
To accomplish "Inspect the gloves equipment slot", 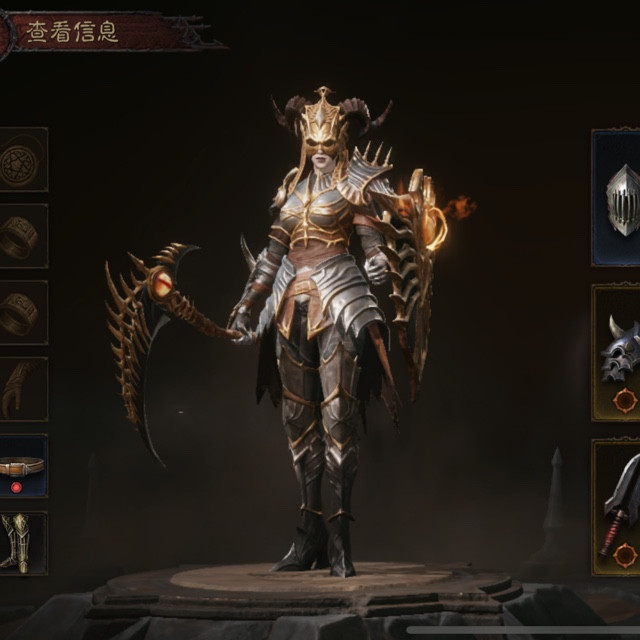I will tap(21, 389).
